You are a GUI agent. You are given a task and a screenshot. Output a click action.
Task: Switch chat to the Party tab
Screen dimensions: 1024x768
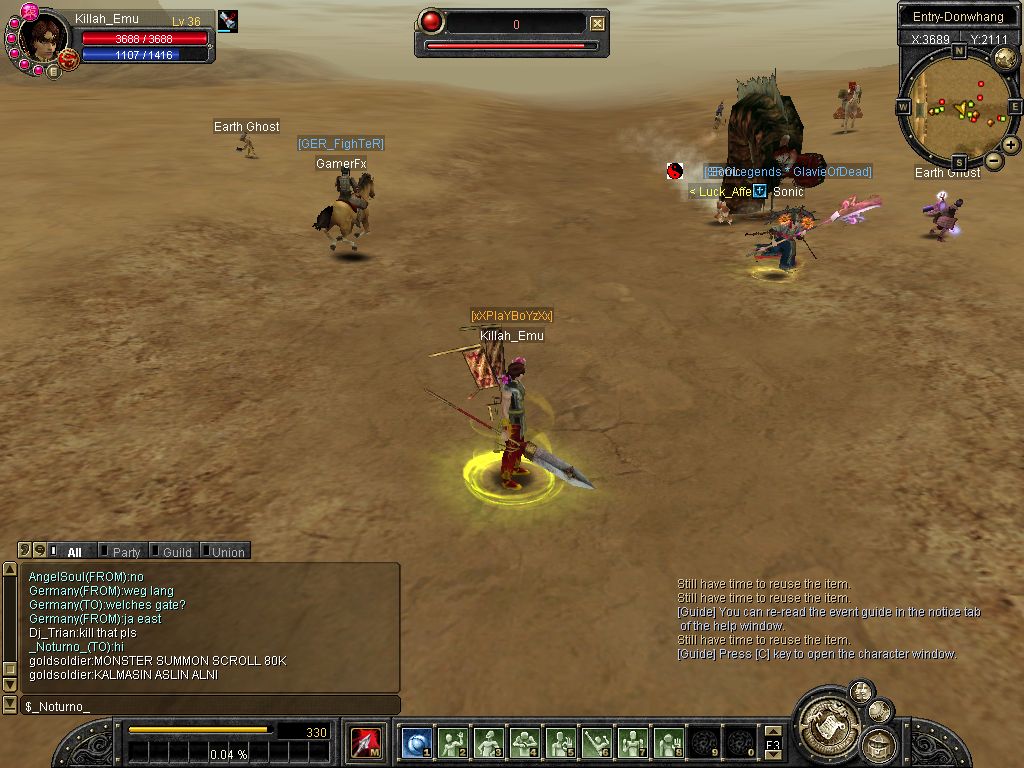pos(126,552)
